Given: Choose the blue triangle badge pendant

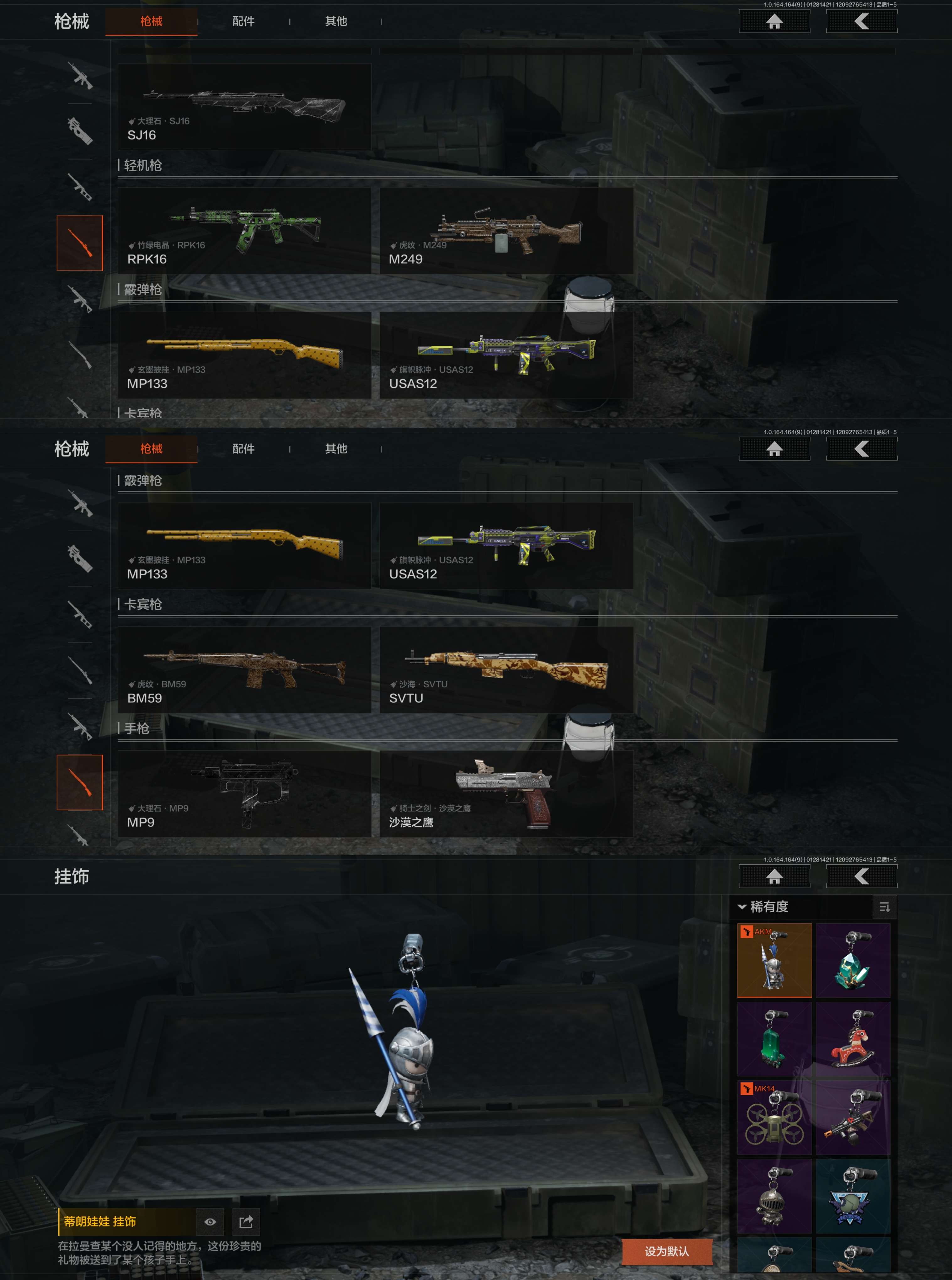Looking at the screenshot, I should [x=853, y=1195].
